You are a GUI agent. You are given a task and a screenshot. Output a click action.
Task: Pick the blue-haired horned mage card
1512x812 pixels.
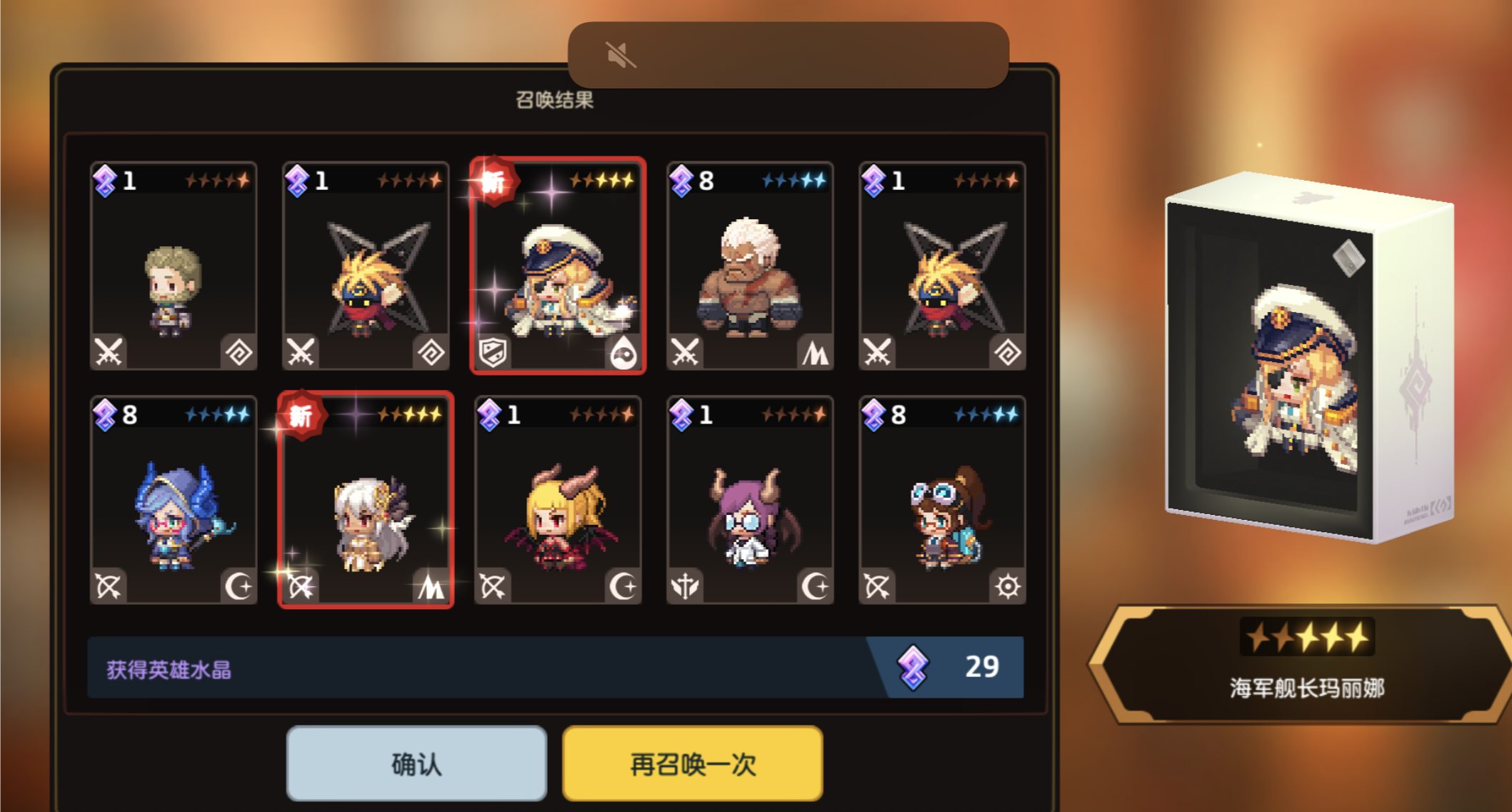click(x=174, y=500)
